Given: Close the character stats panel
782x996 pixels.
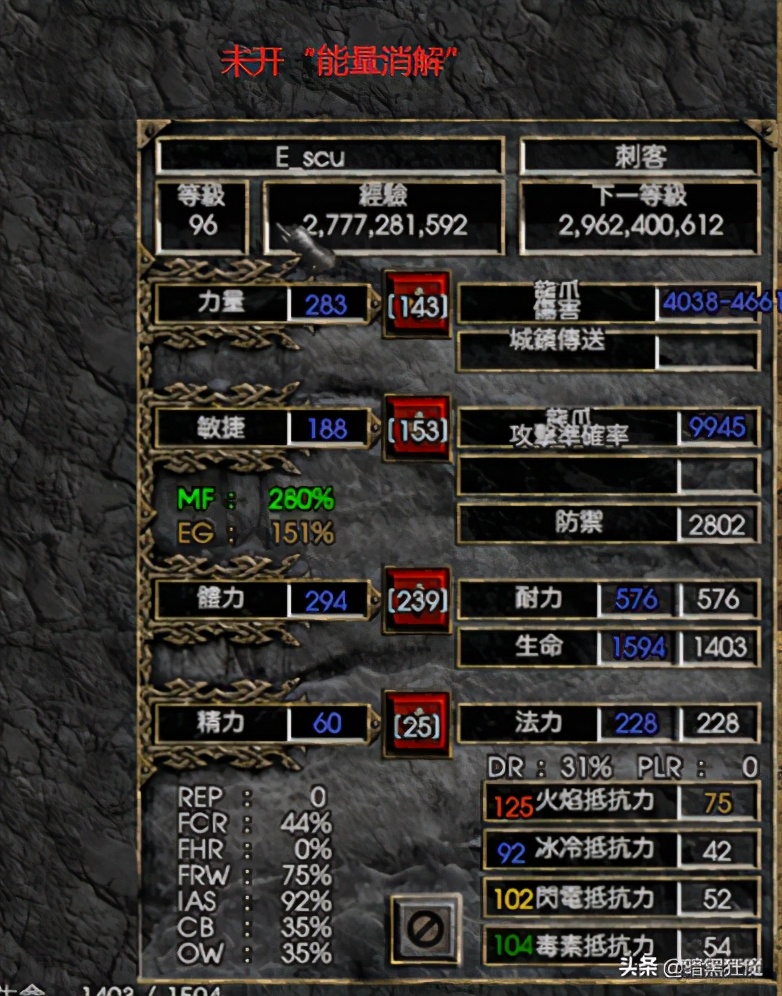Looking at the screenshot, I should point(425,928).
